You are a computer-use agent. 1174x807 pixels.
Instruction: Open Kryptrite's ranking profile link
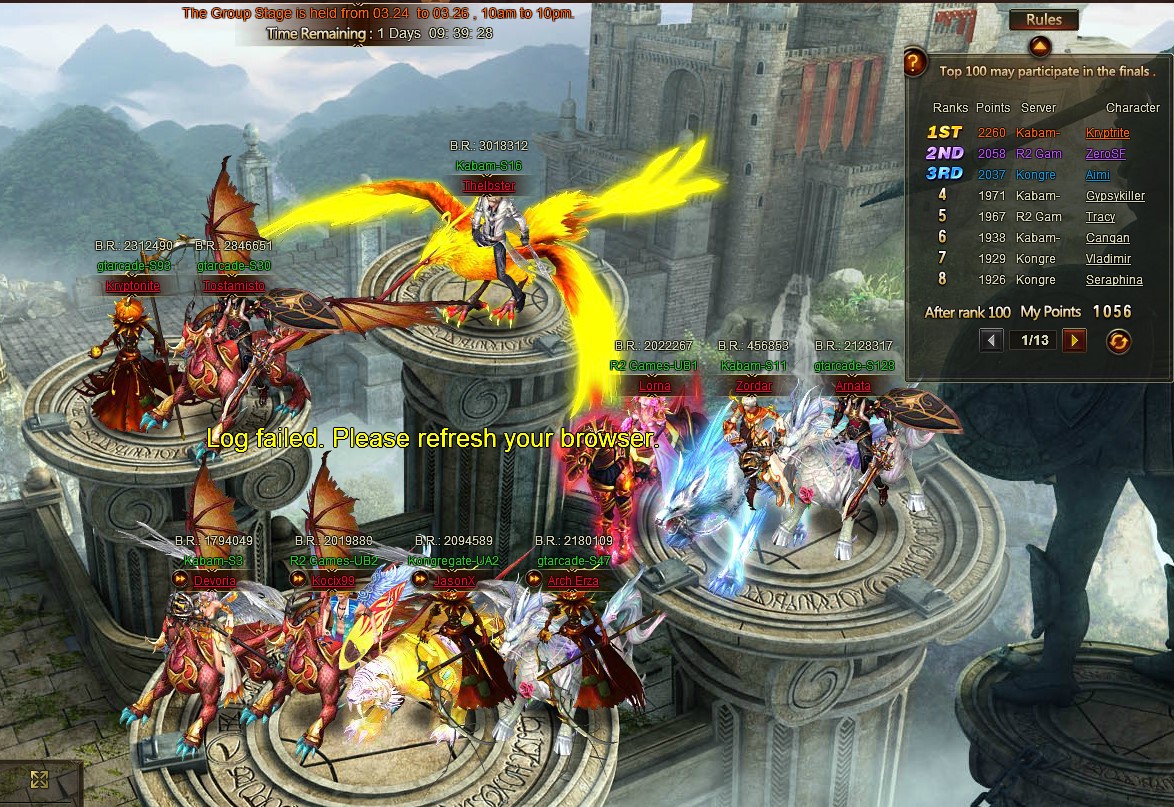(1108, 133)
